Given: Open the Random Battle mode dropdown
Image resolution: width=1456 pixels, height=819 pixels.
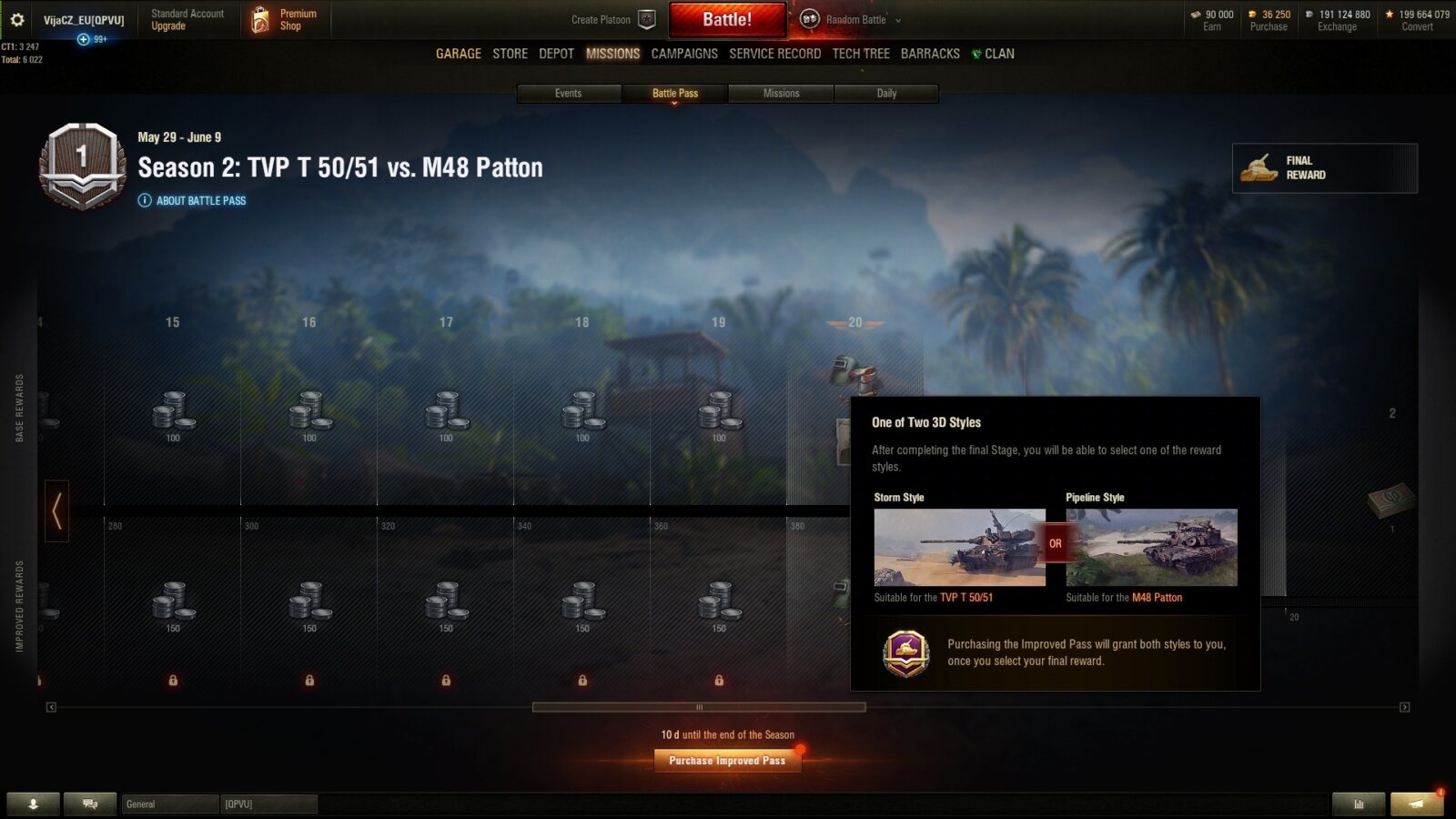Looking at the screenshot, I should pyautogui.click(x=851, y=19).
